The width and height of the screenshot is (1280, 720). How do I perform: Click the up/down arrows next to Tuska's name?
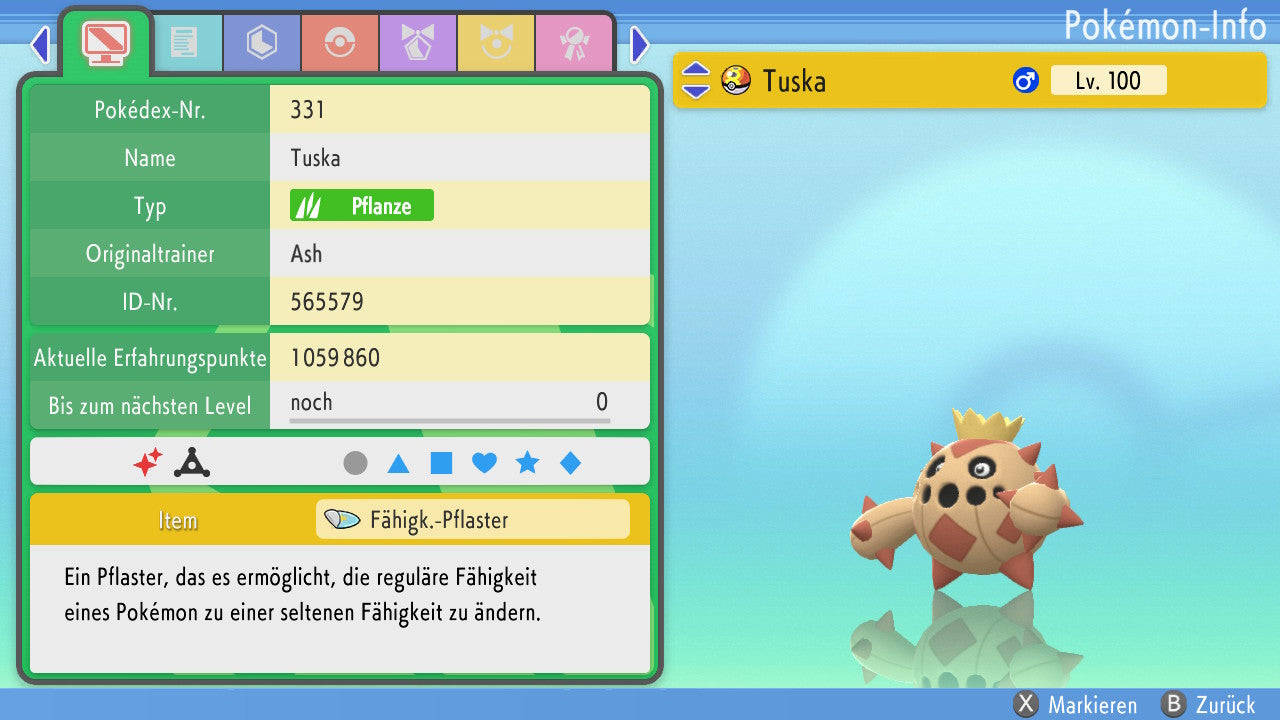695,81
